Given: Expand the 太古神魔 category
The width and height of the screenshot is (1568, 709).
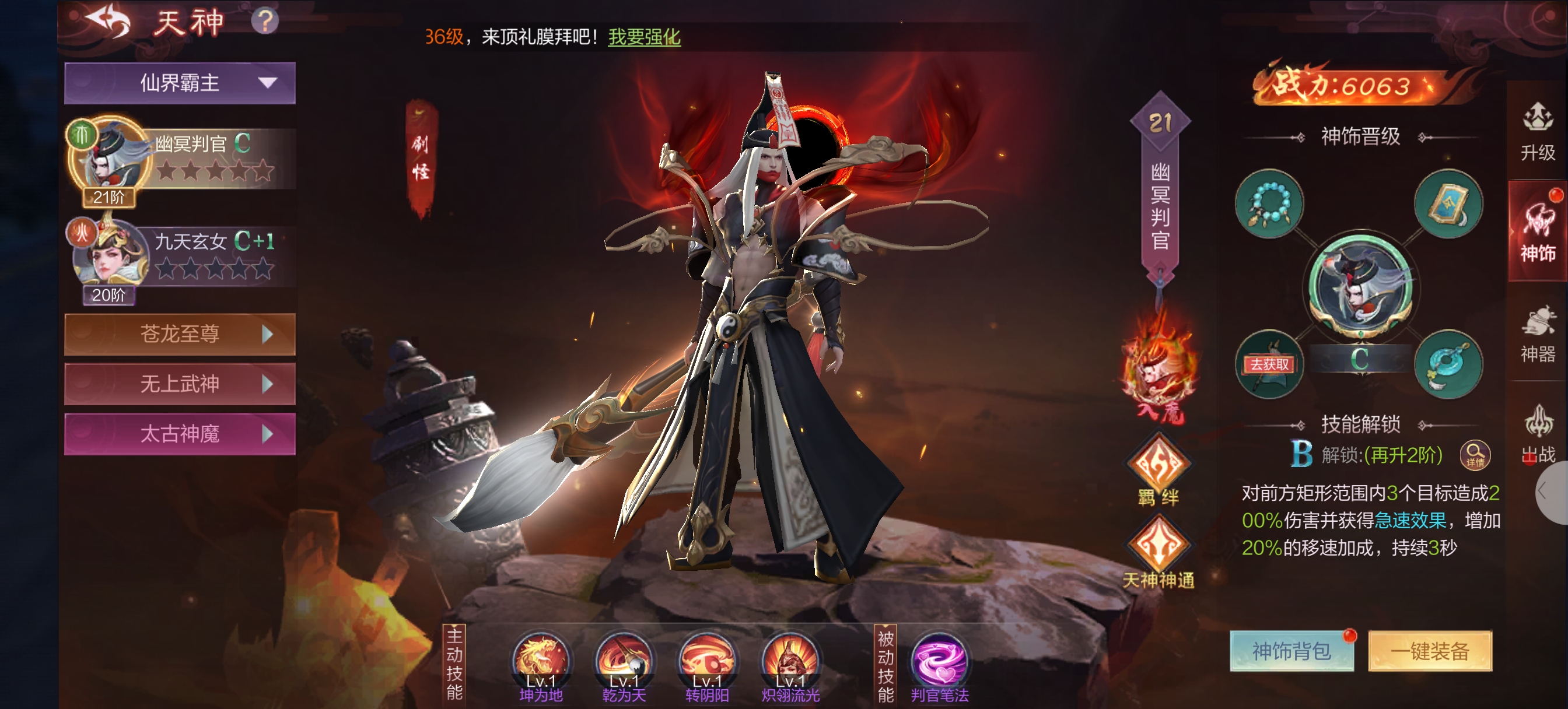Looking at the screenshot, I should (x=180, y=434).
